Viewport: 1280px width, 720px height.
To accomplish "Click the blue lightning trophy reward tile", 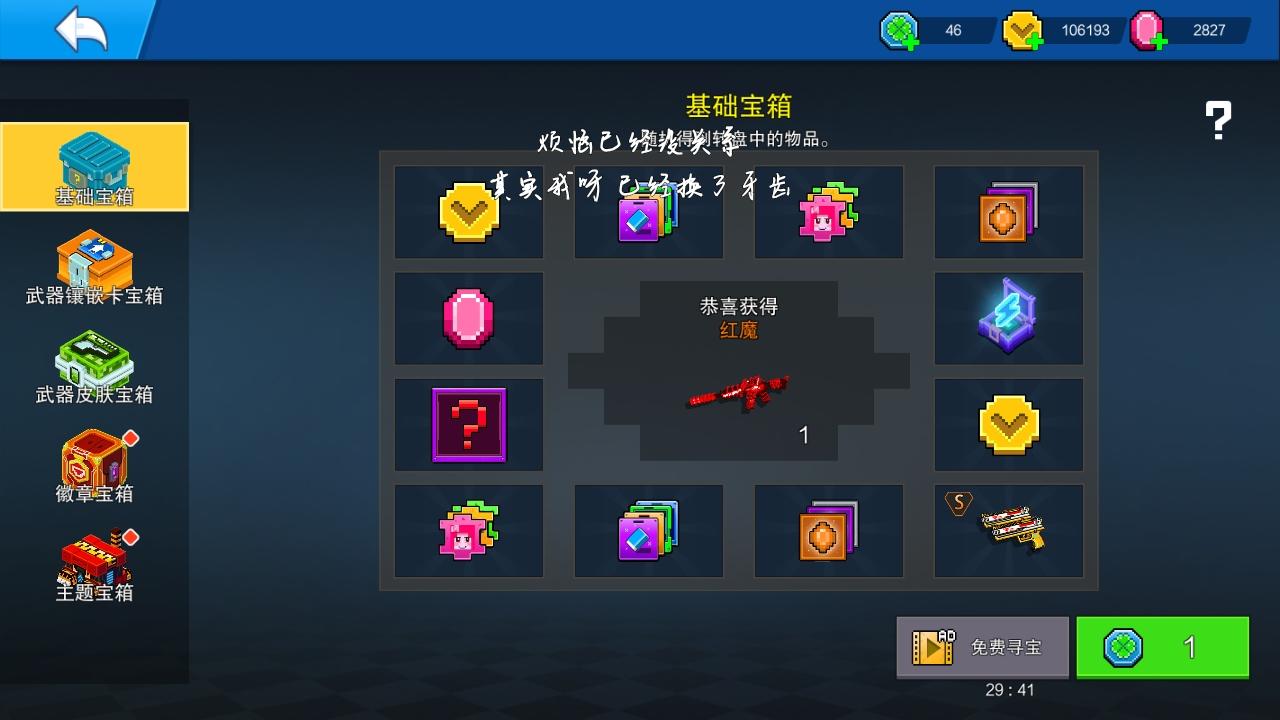I will [x=1008, y=318].
